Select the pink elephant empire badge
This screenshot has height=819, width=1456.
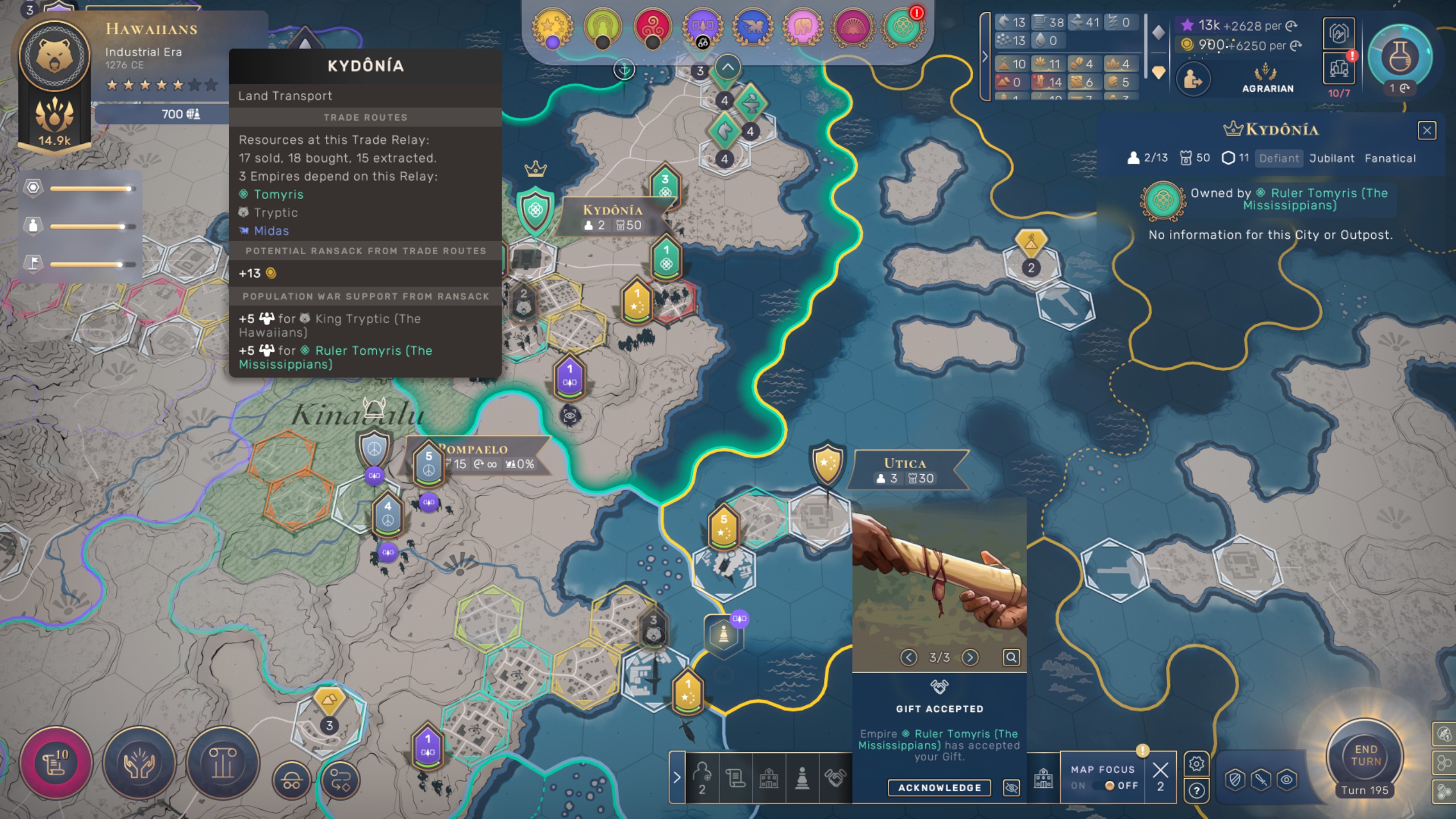pos(803,26)
